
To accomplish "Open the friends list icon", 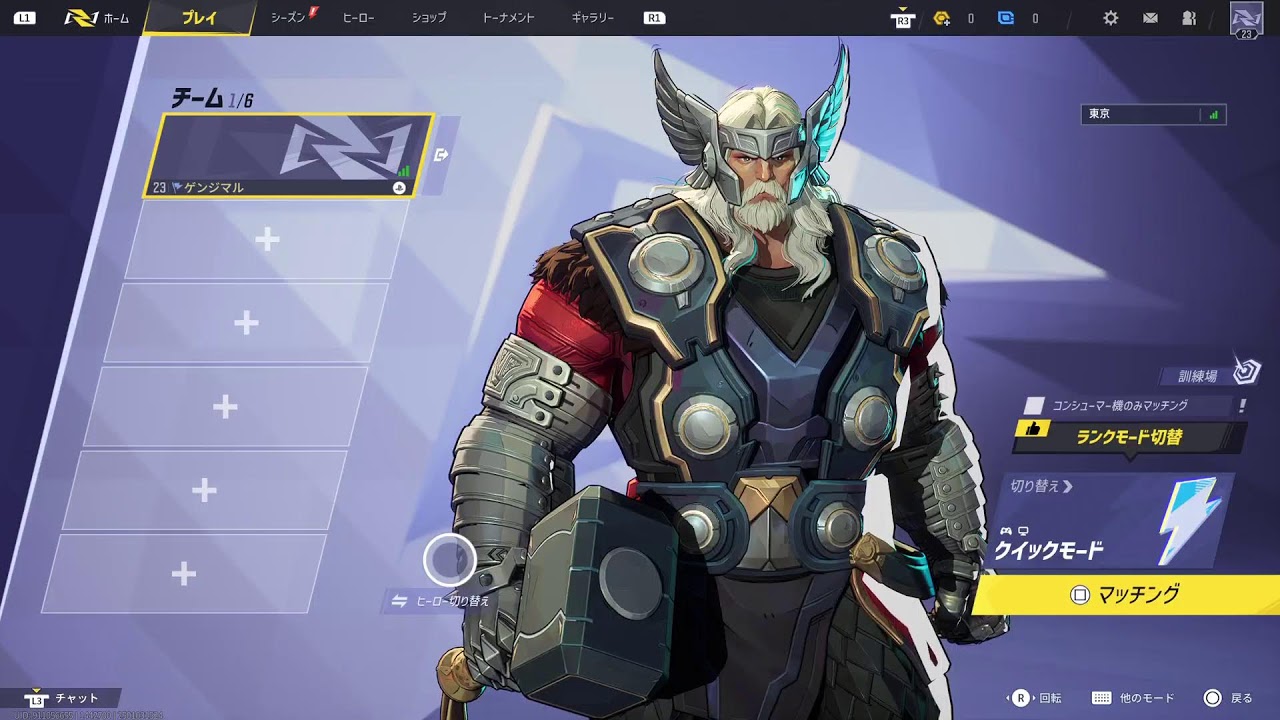I will pos(1189,18).
